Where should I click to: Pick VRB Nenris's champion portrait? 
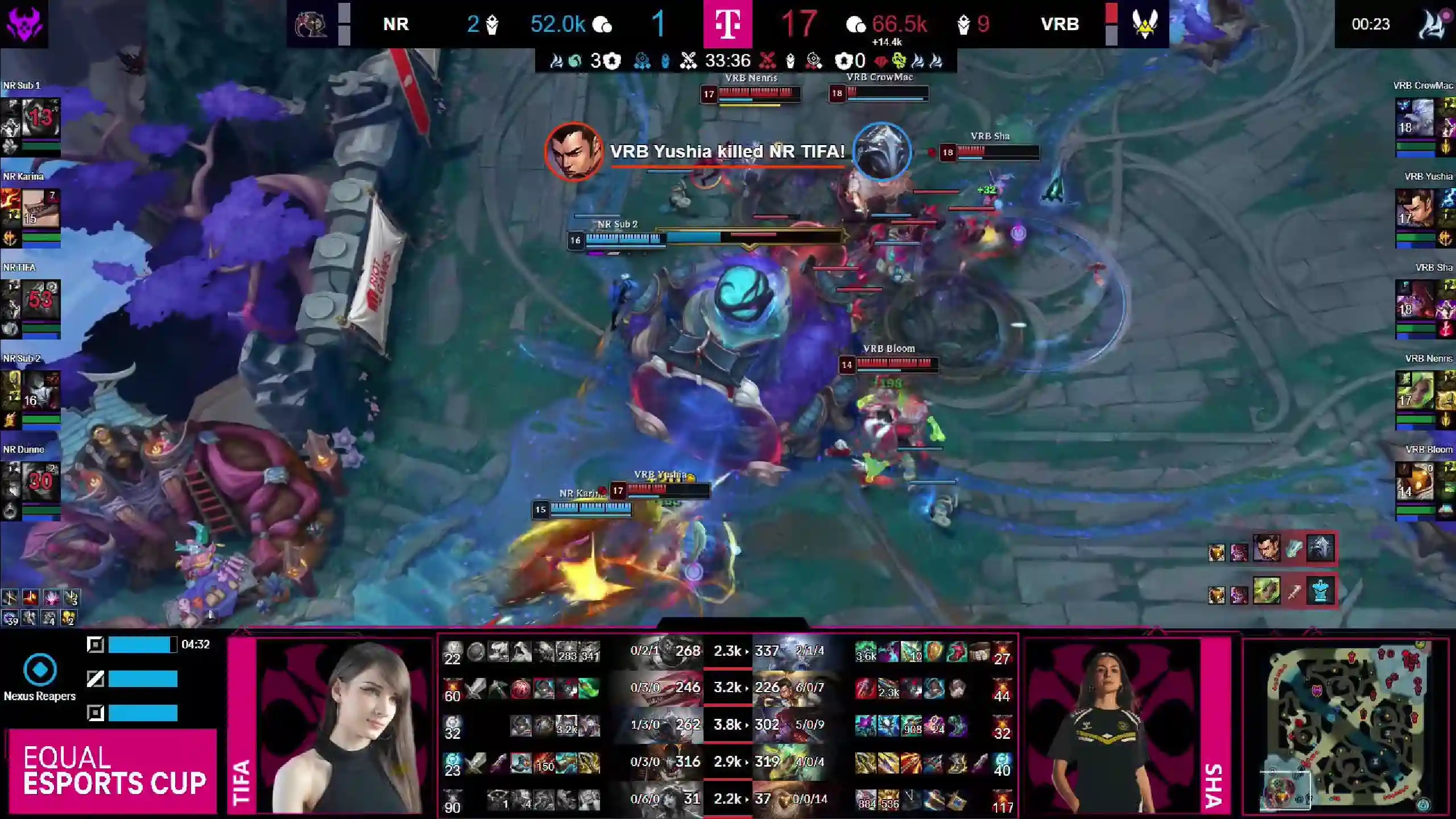[x=1414, y=391]
